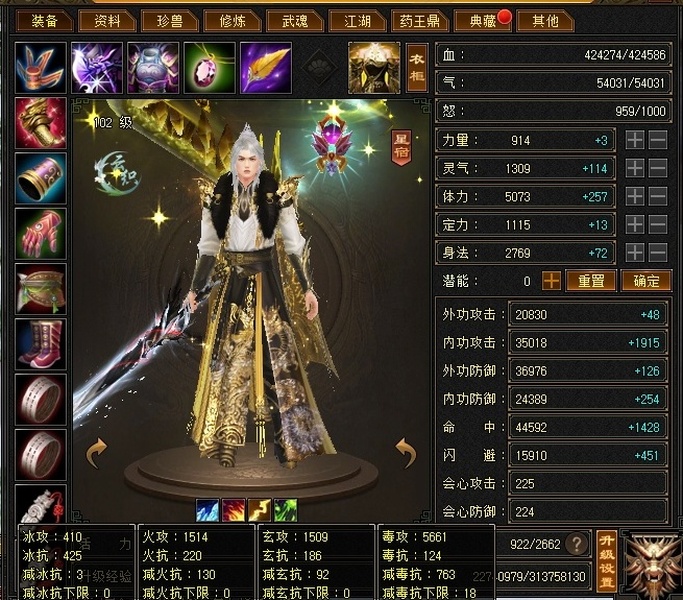Choose the red gloves equipment slot
Viewport: 683px width, 600px height.
coord(41,234)
